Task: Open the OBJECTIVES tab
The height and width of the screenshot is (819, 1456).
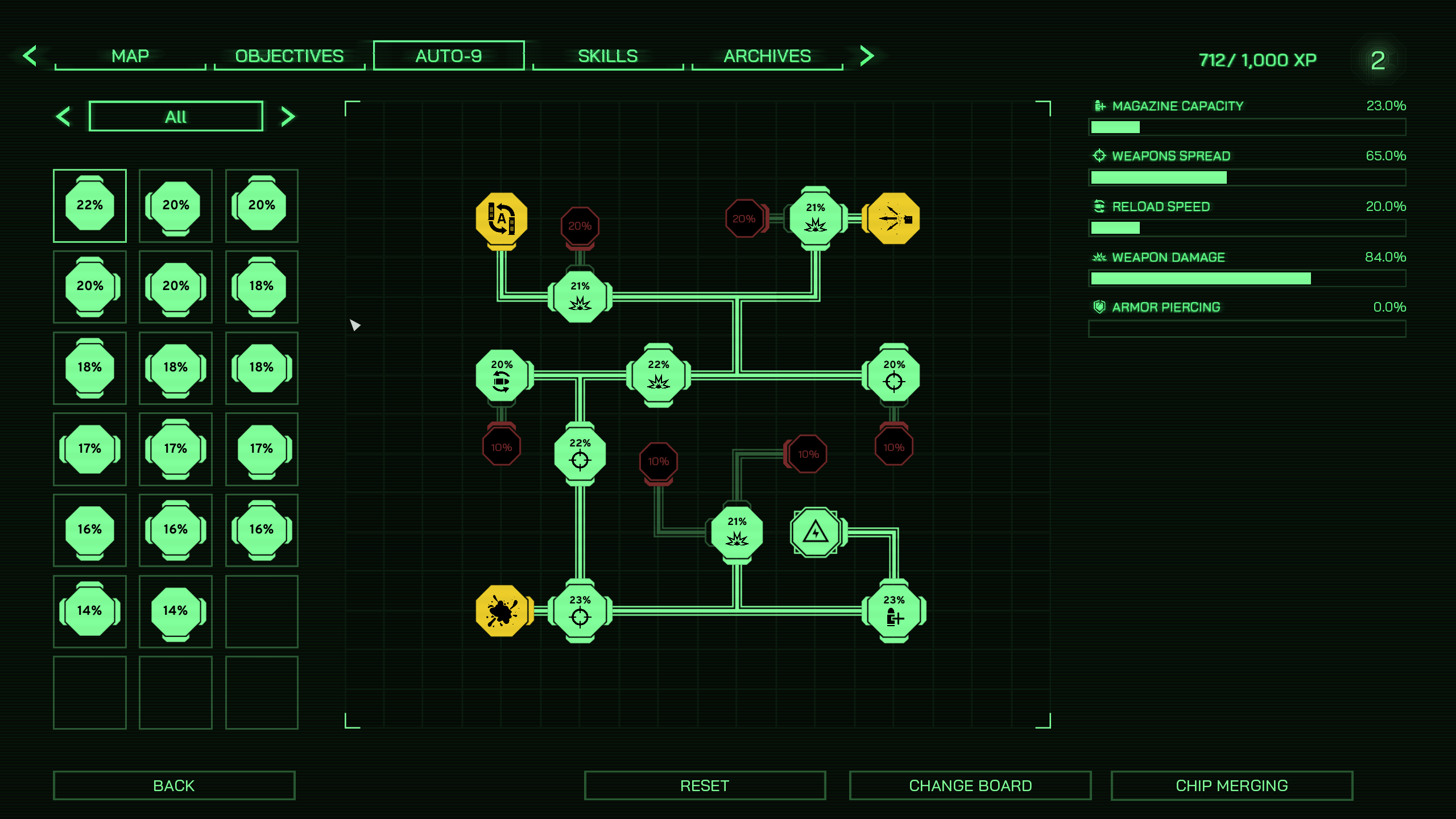Action: [x=289, y=56]
